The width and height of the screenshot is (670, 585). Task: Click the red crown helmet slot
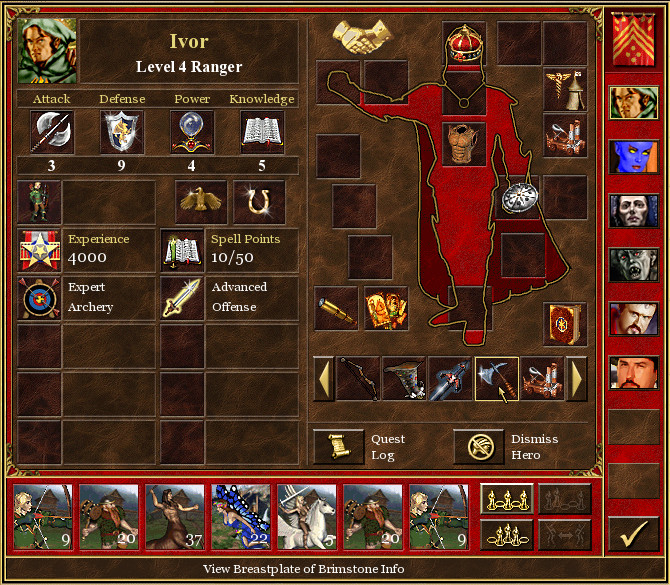[463, 45]
